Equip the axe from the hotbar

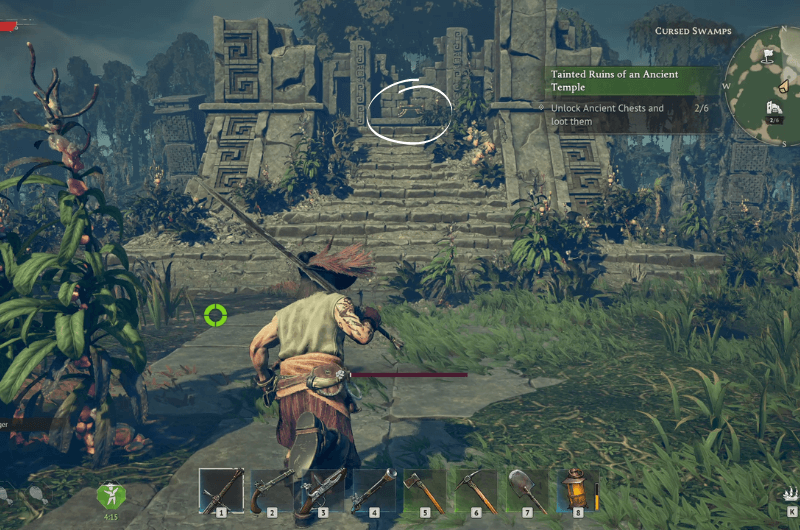[x=426, y=490]
